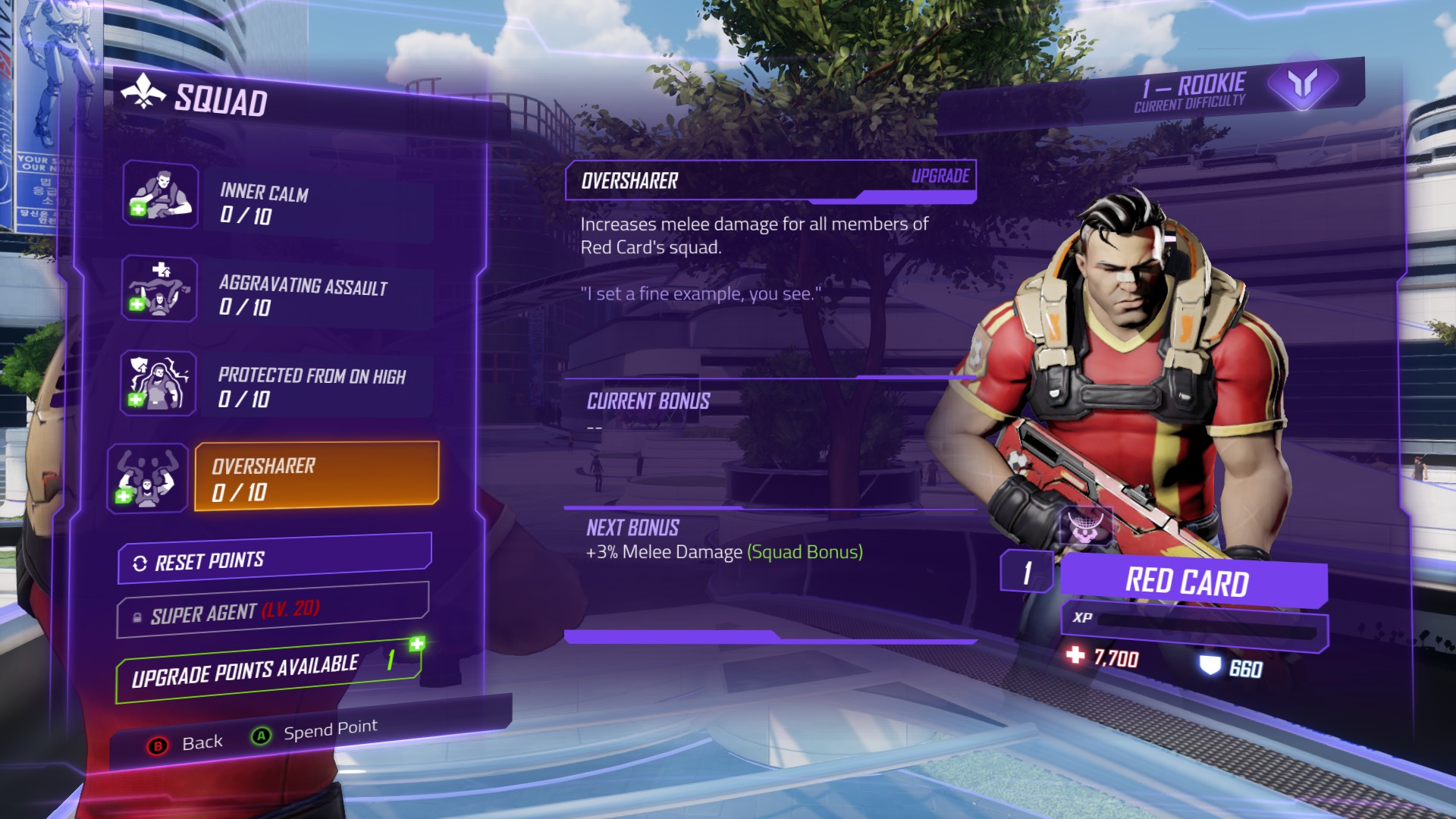Select the Upgrade Points Available box

[267, 670]
